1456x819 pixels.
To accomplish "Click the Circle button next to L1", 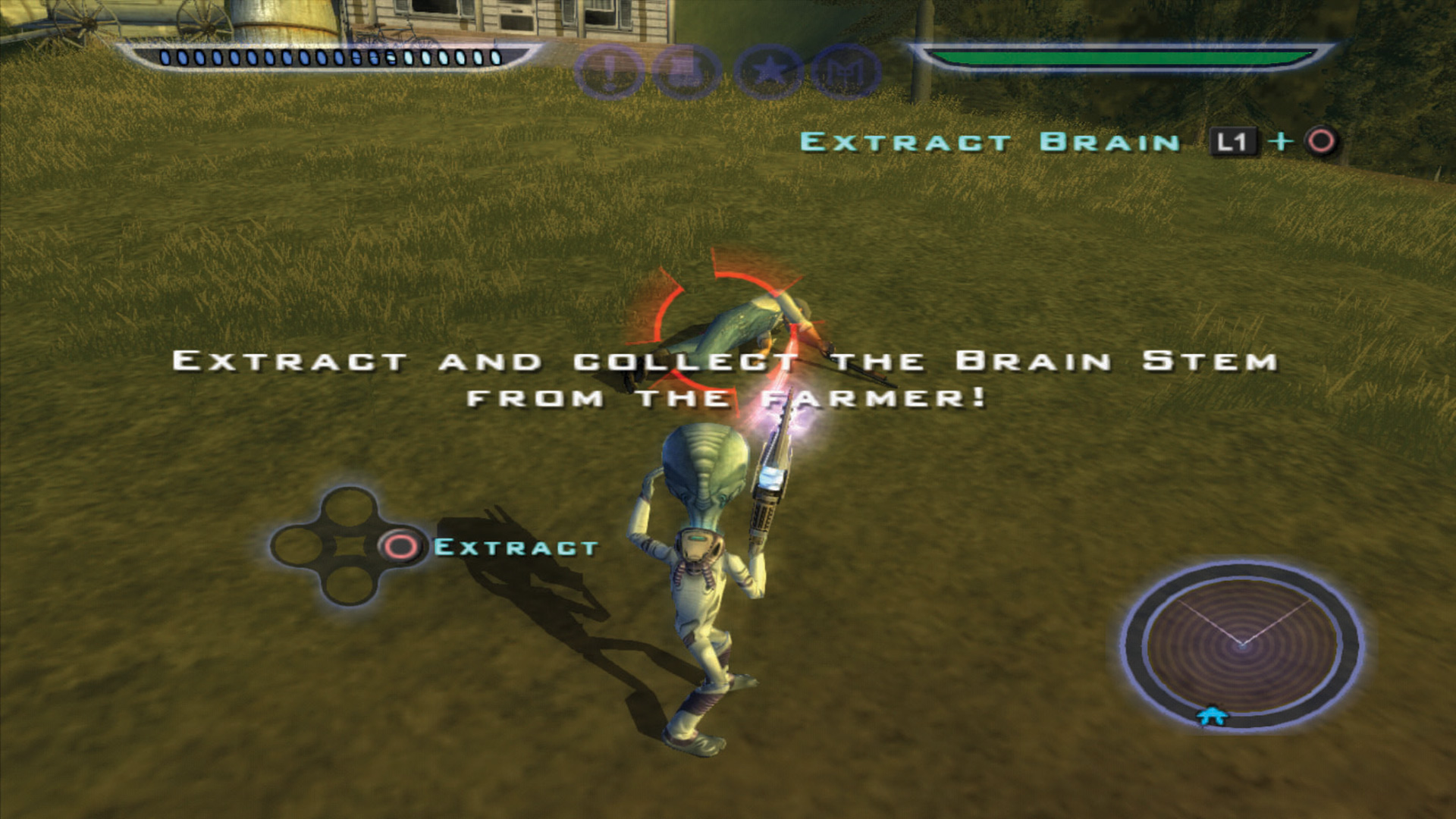I will tap(1319, 141).
